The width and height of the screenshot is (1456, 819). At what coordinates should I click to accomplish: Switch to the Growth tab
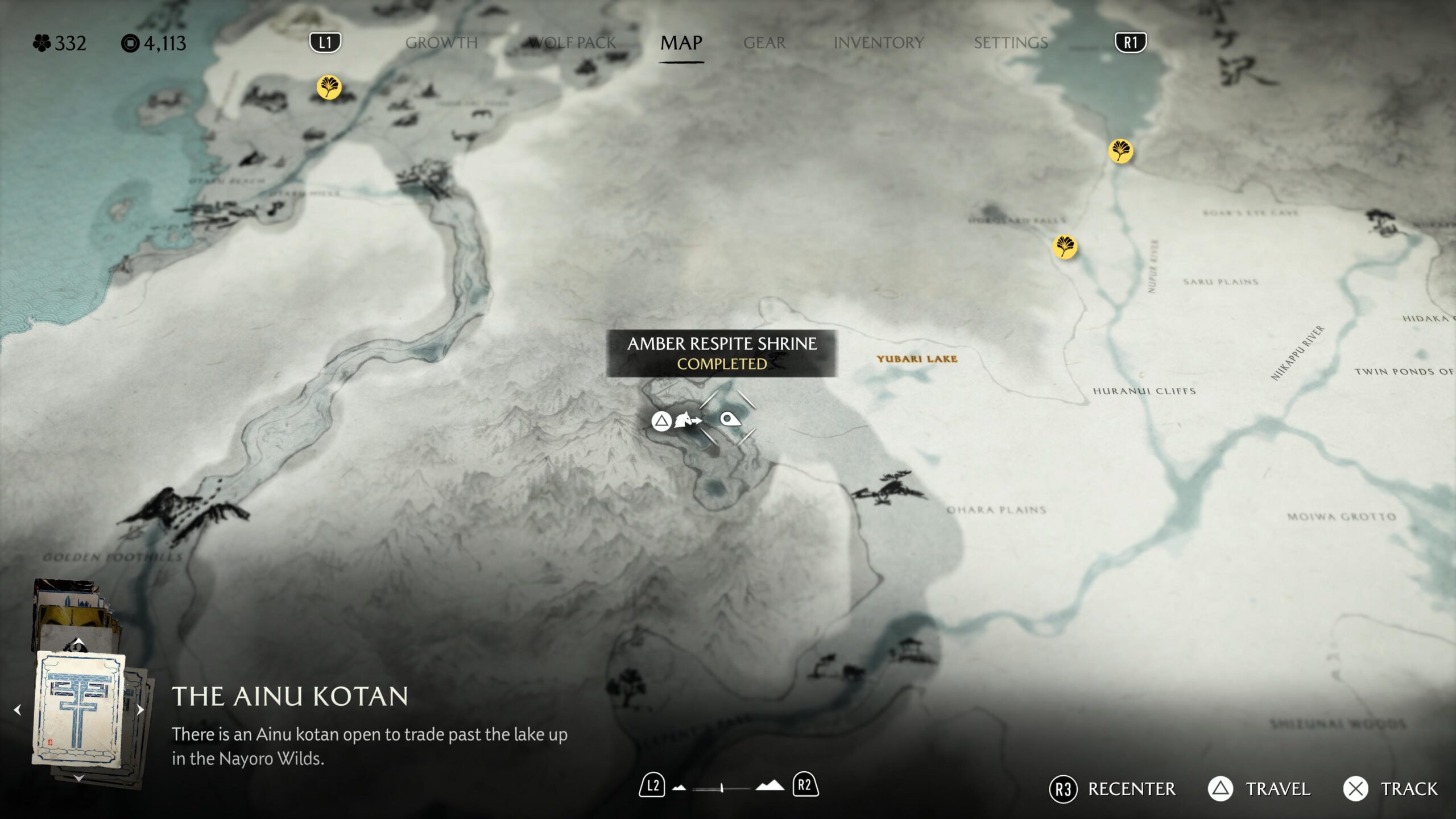tap(441, 43)
